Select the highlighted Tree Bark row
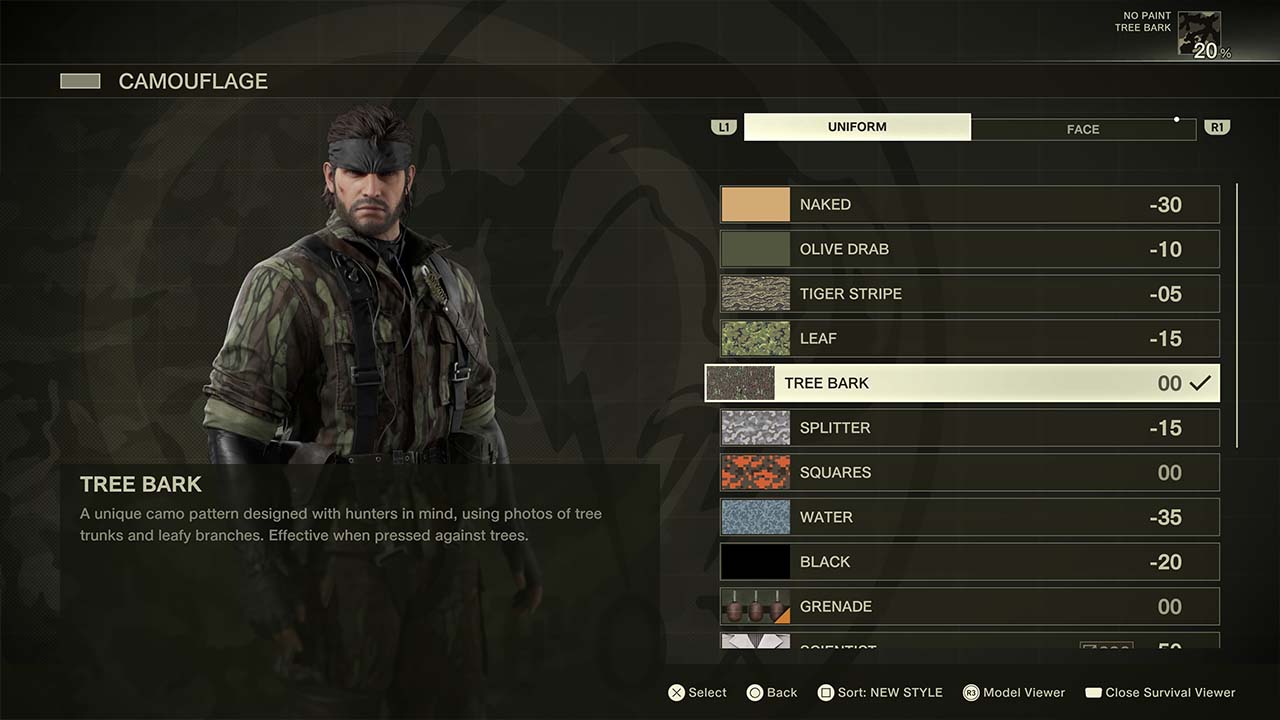 [962, 383]
